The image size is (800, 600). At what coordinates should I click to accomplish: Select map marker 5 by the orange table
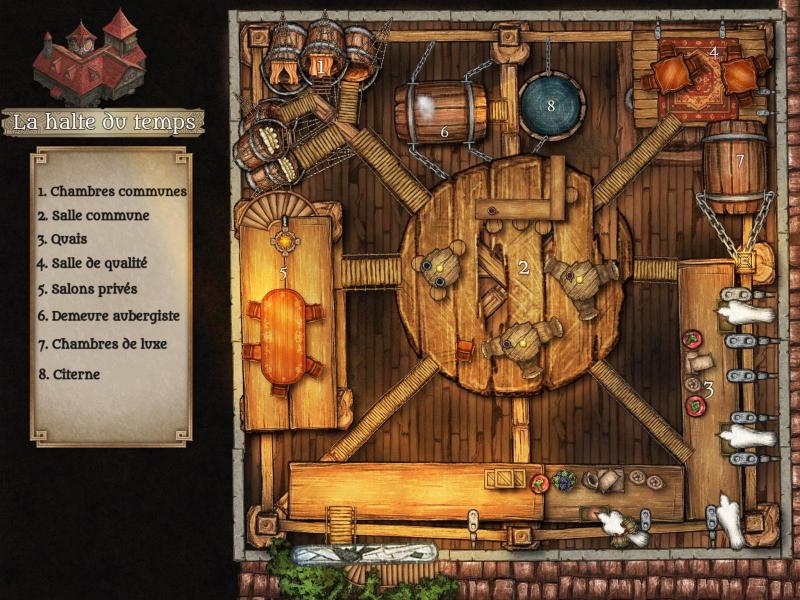click(x=283, y=271)
